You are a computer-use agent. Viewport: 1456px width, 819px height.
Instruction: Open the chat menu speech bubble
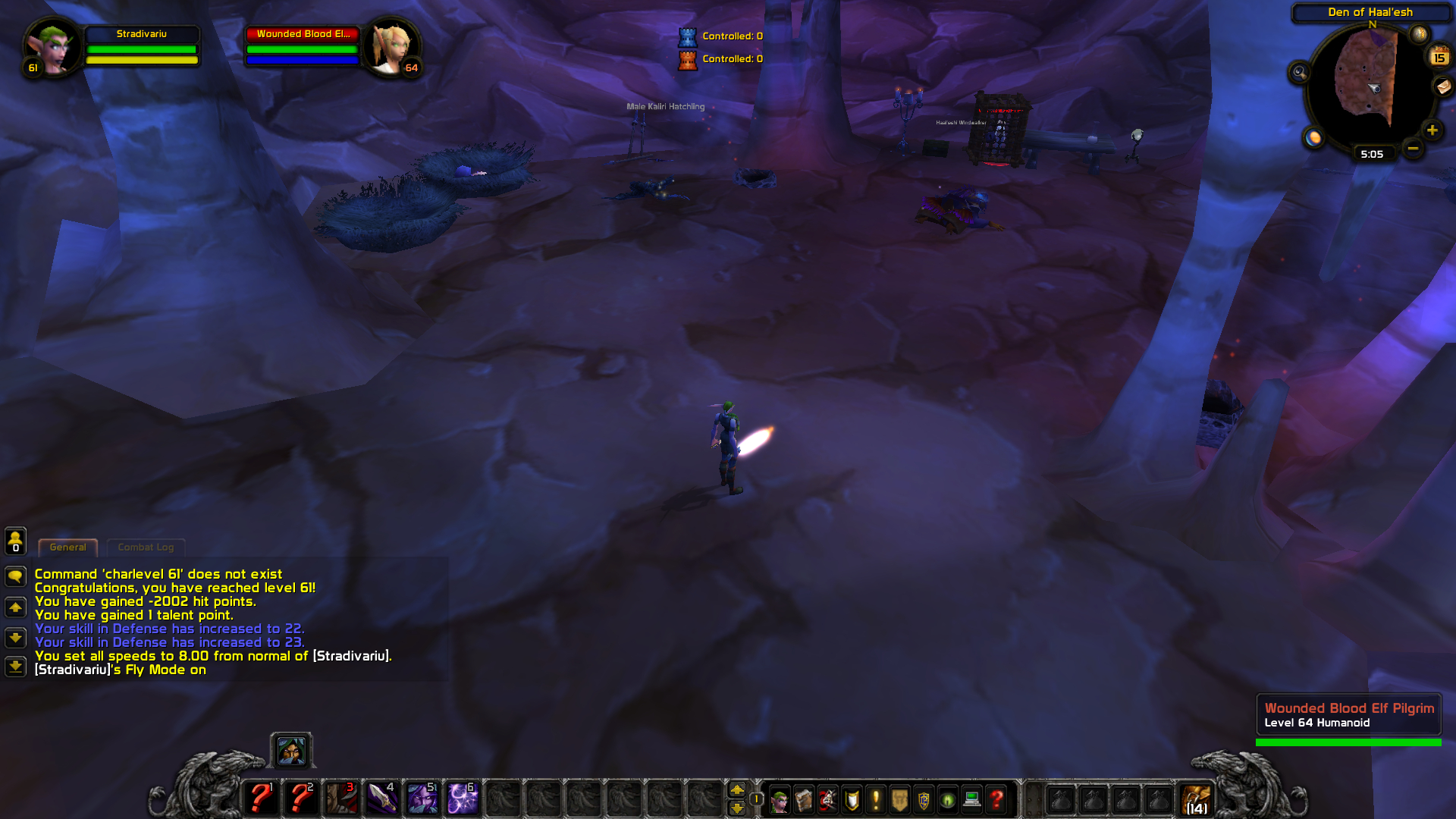[x=15, y=575]
